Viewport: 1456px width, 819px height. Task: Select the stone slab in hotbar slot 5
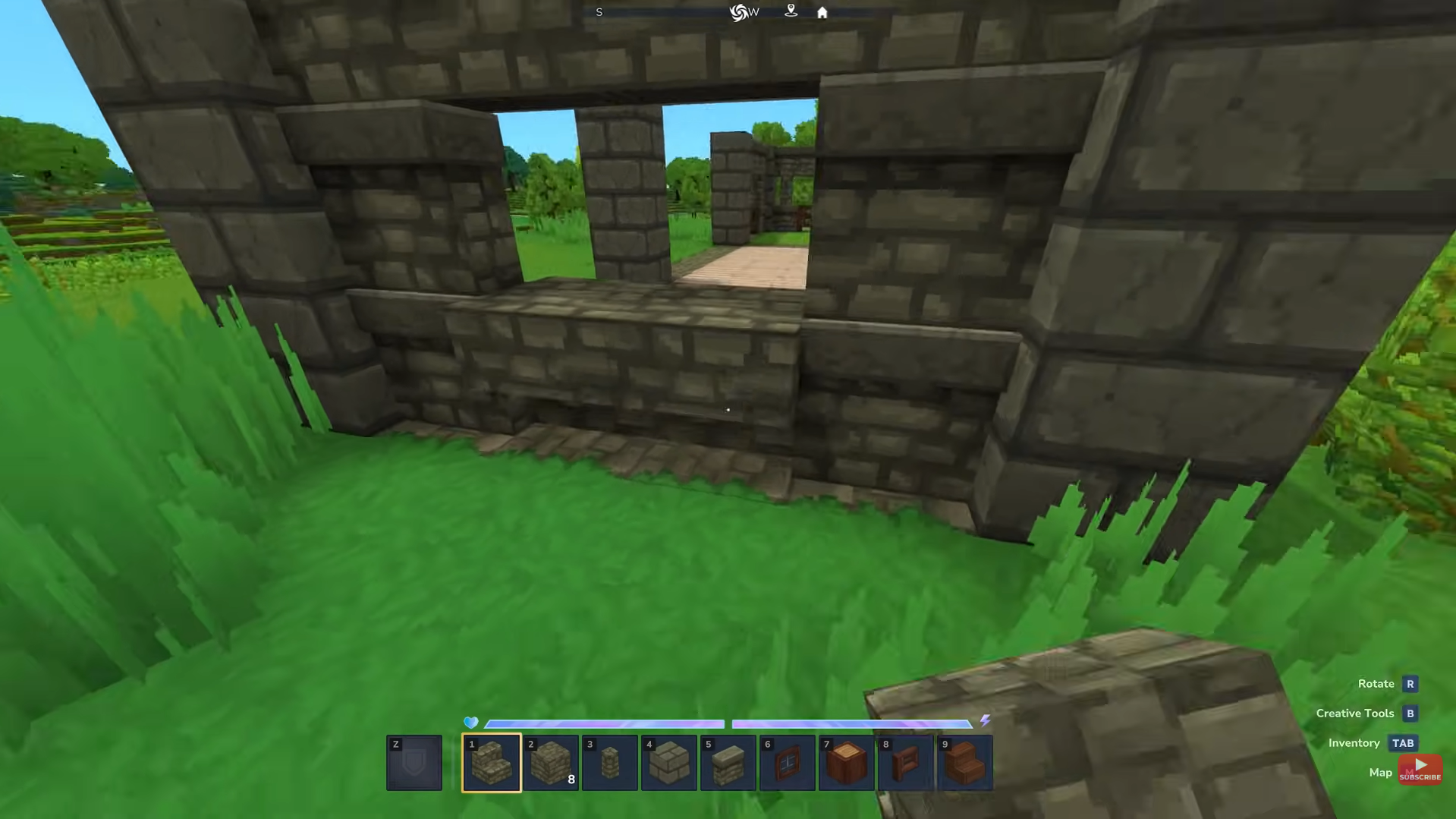click(x=728, y=763)
